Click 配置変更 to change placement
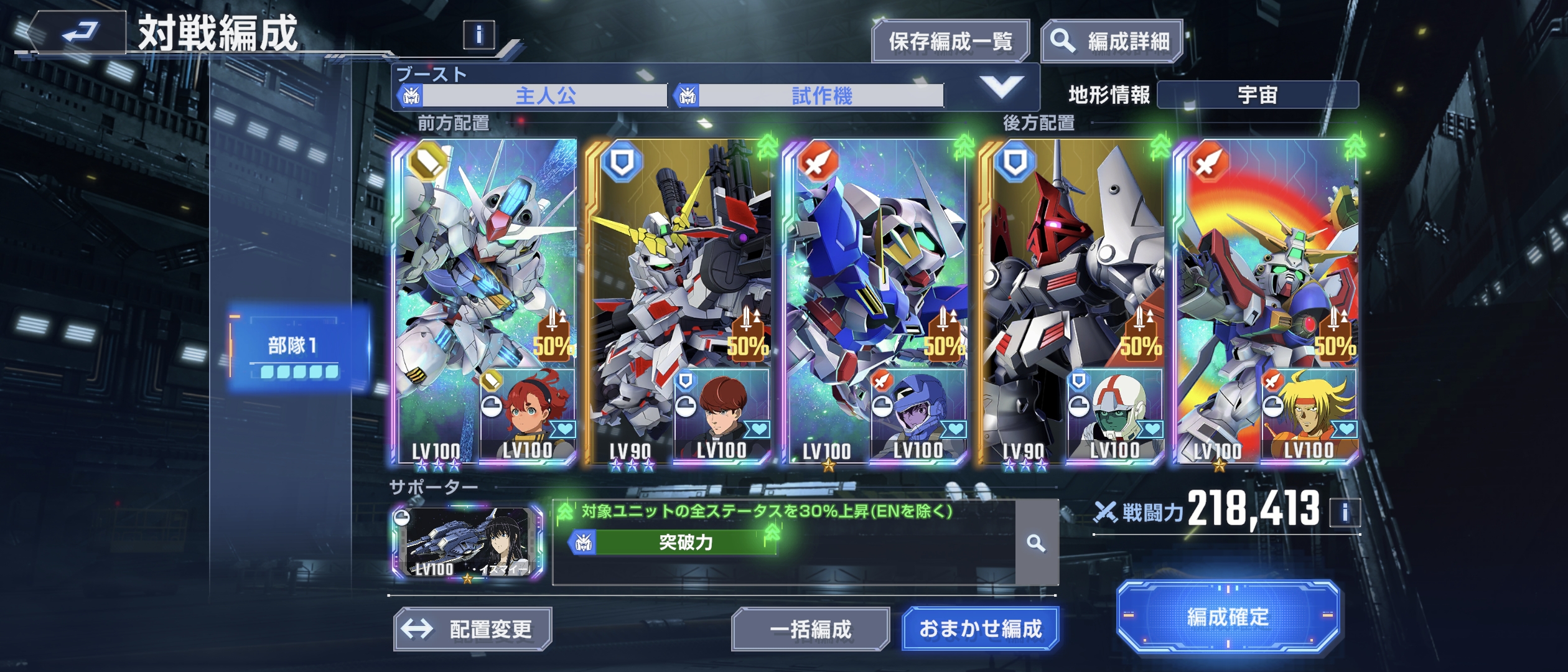1568x672 pixels. click(473, 629)
